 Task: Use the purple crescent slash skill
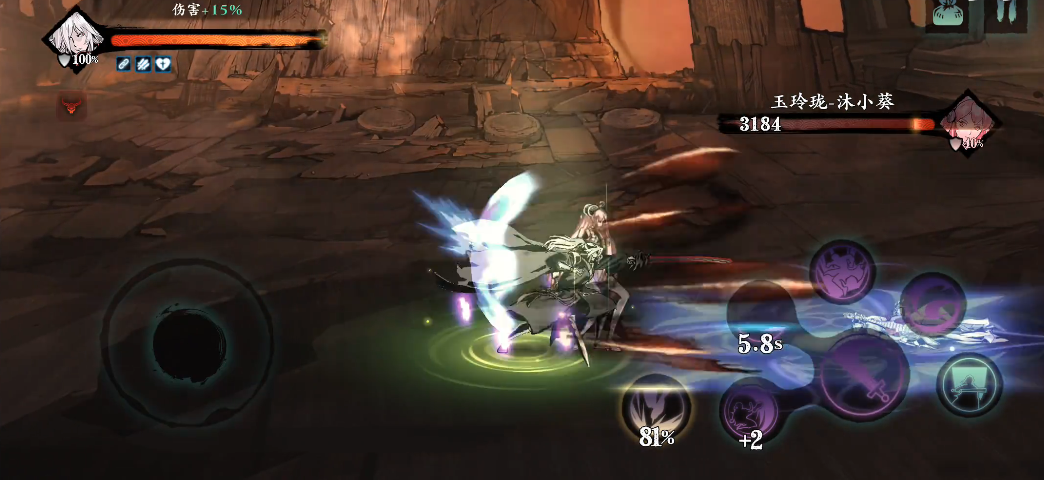tap(932, 305)
